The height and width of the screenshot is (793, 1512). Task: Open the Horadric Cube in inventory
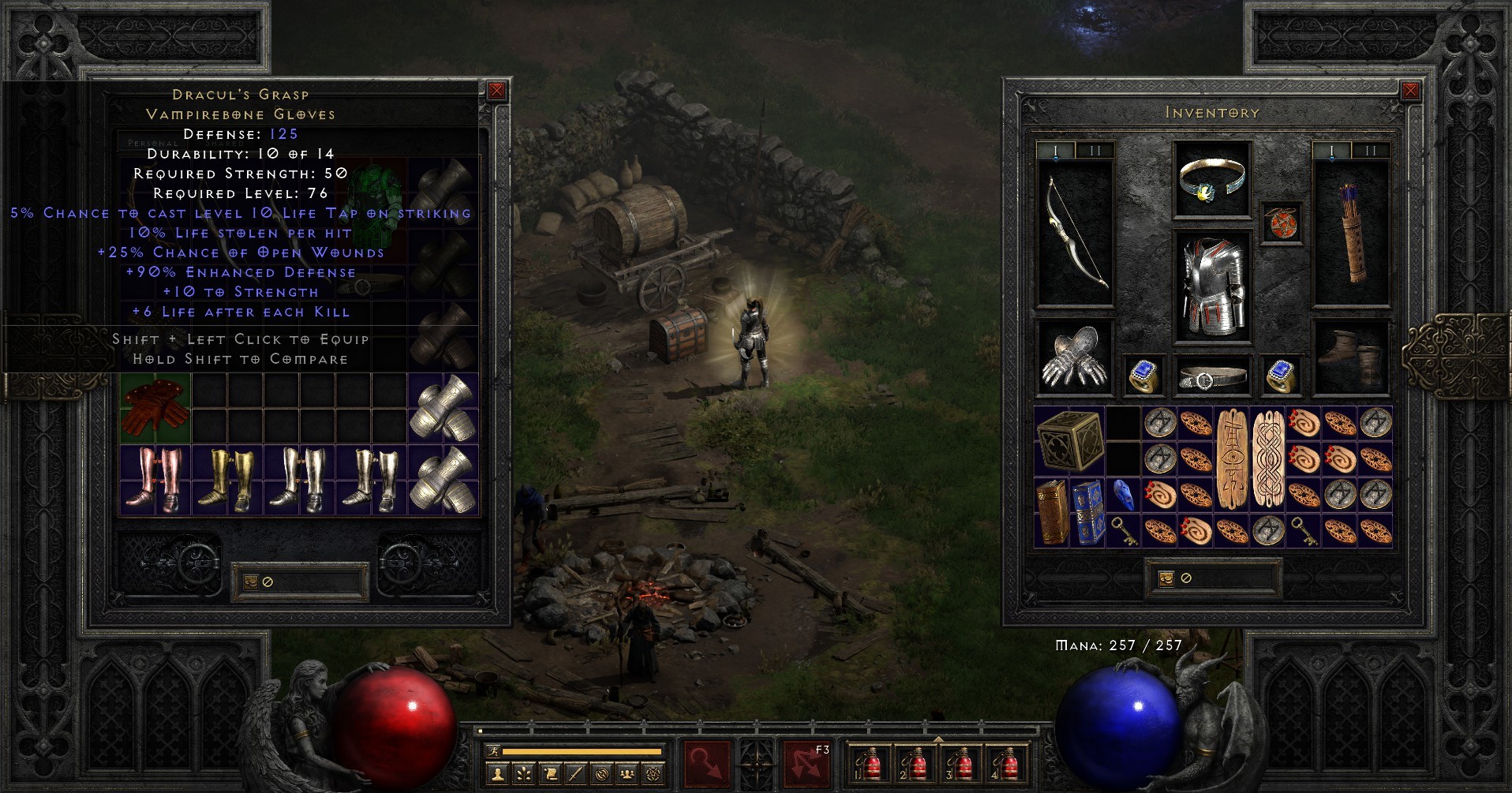tap(1069, 441)
